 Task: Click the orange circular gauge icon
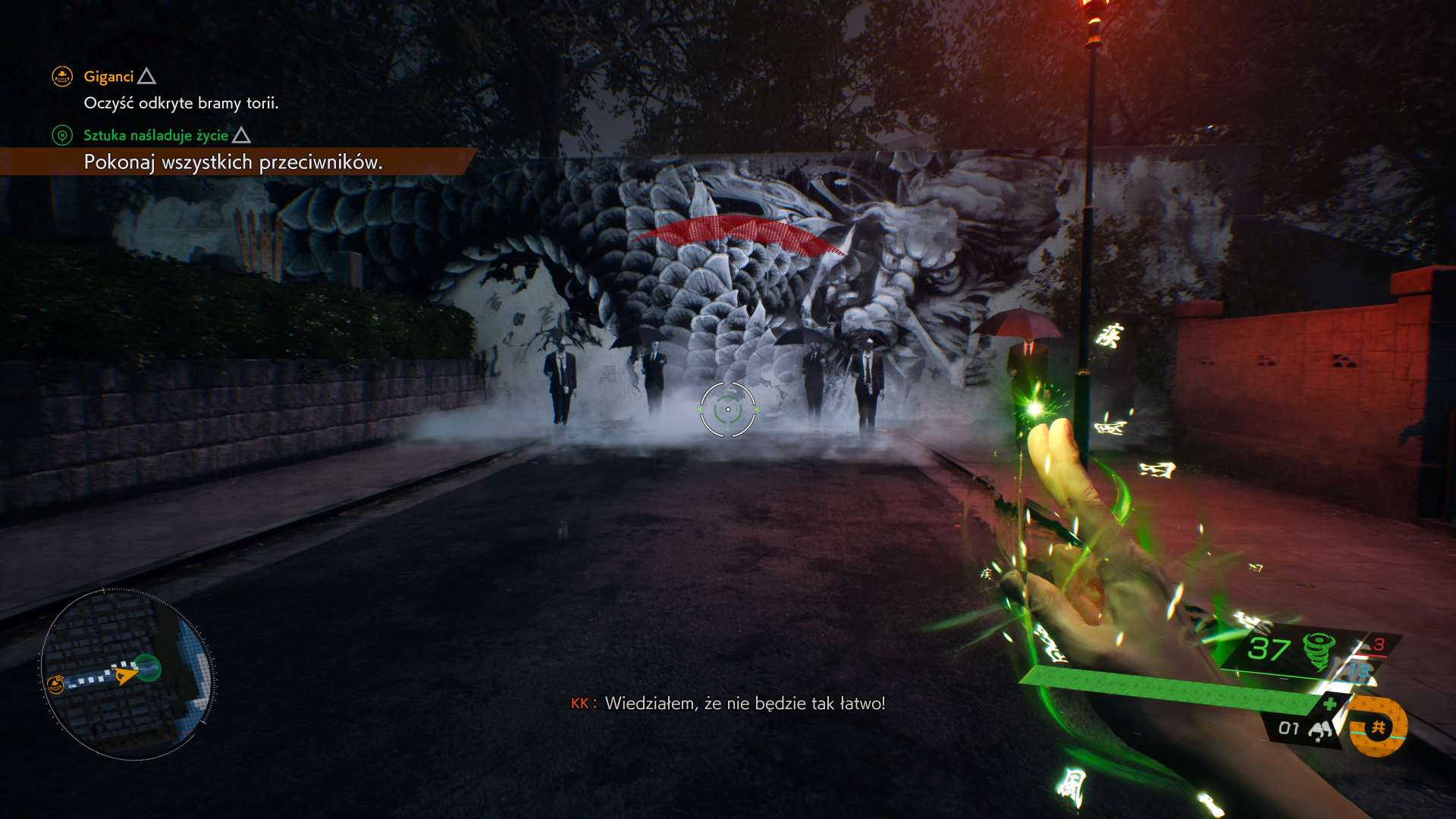tap(1379, 728)
